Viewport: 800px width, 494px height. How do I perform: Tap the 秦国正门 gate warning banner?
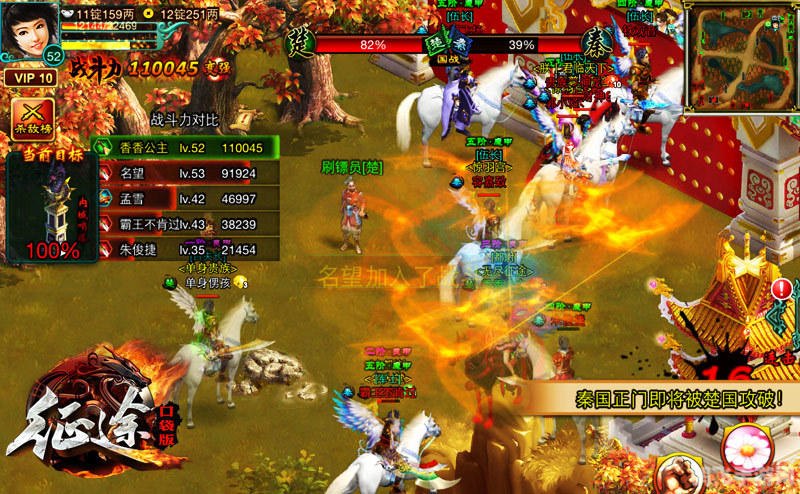point(678,398)
